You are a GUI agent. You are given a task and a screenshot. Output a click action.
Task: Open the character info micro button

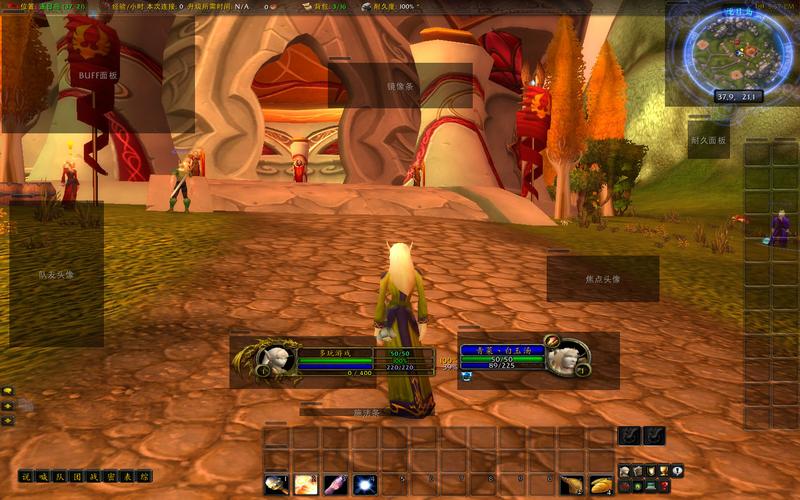(624, 471)
